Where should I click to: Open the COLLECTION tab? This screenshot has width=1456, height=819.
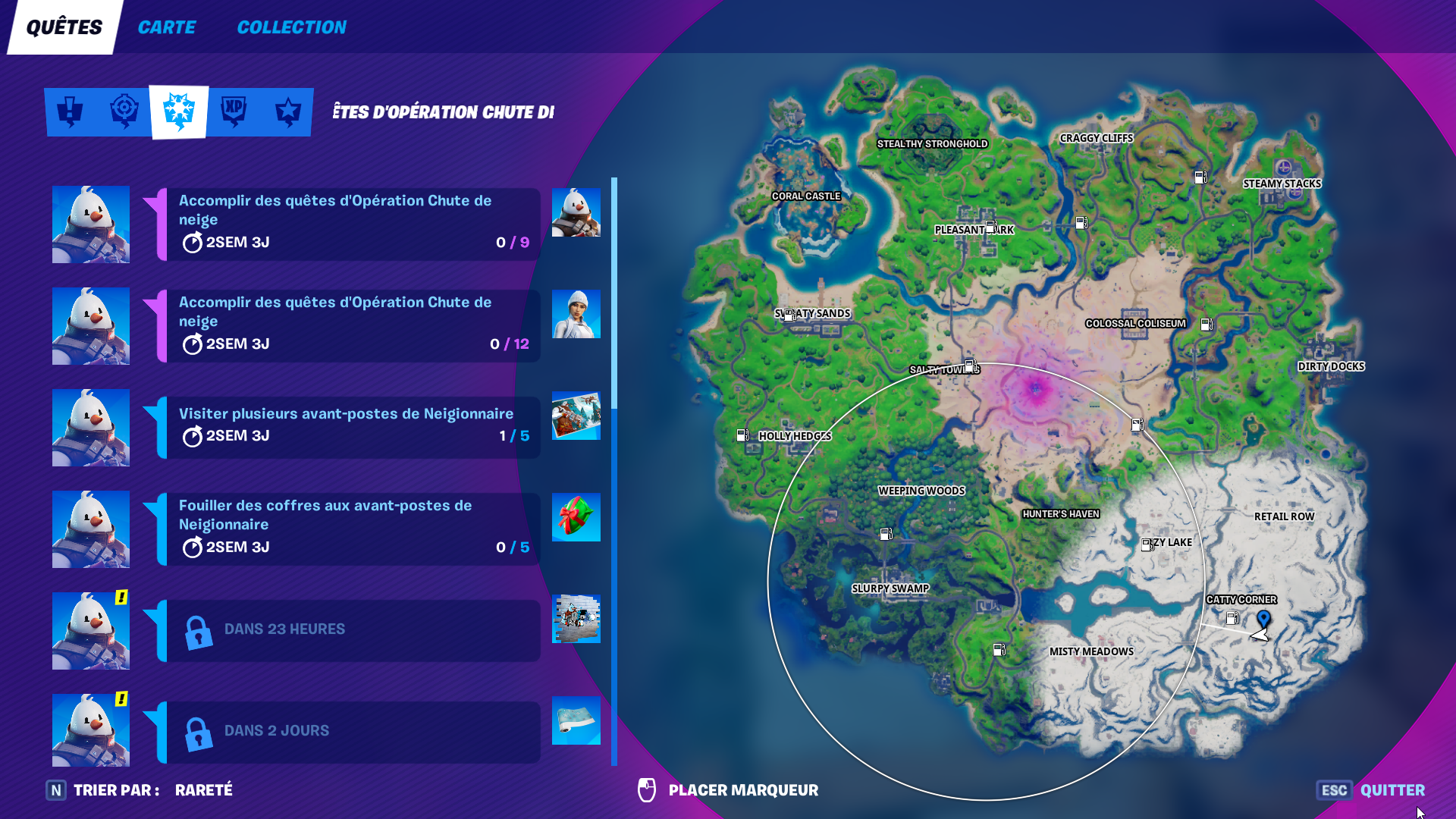point(291,27)
